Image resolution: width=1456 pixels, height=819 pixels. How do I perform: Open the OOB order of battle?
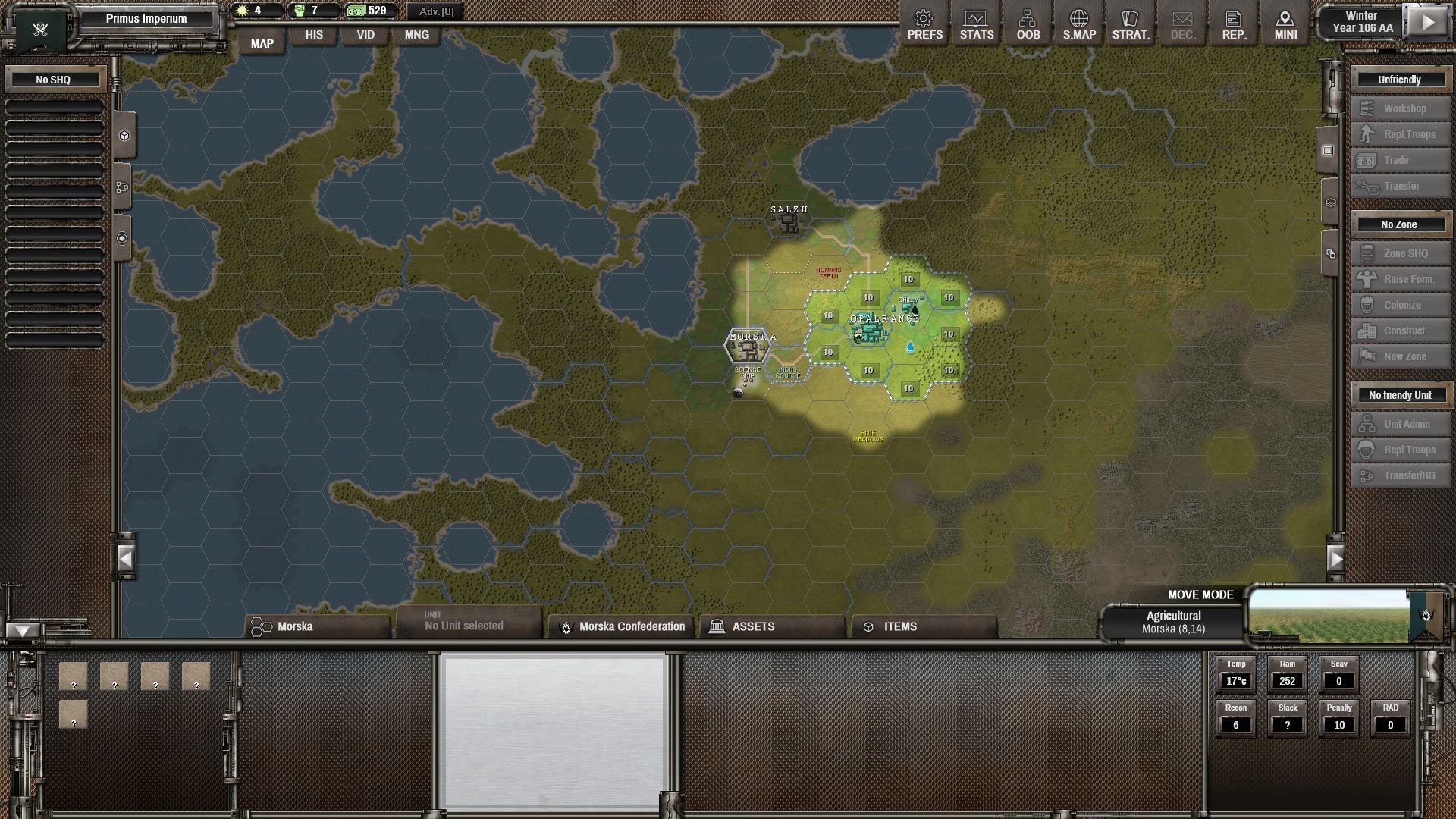point(1028,23)
